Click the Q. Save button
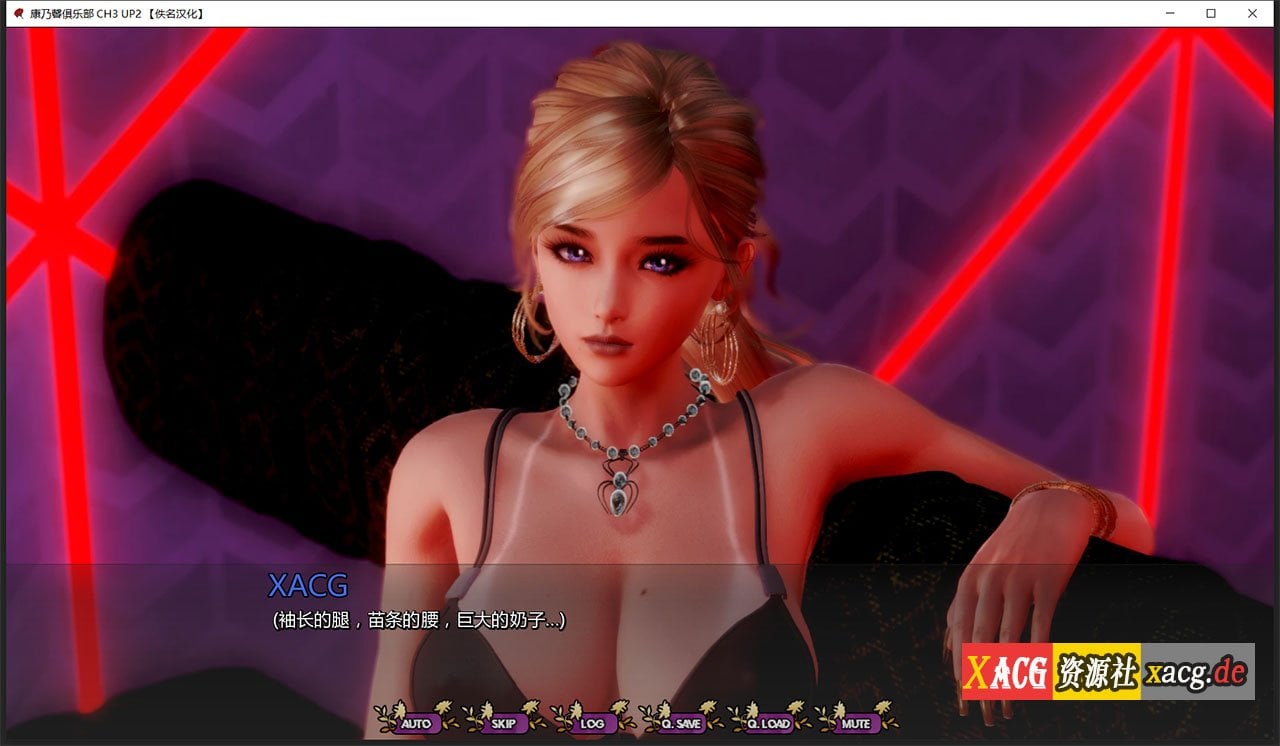Image resolution: width=1280 pixels, height=746 pixels. click(x=681, y=723)
